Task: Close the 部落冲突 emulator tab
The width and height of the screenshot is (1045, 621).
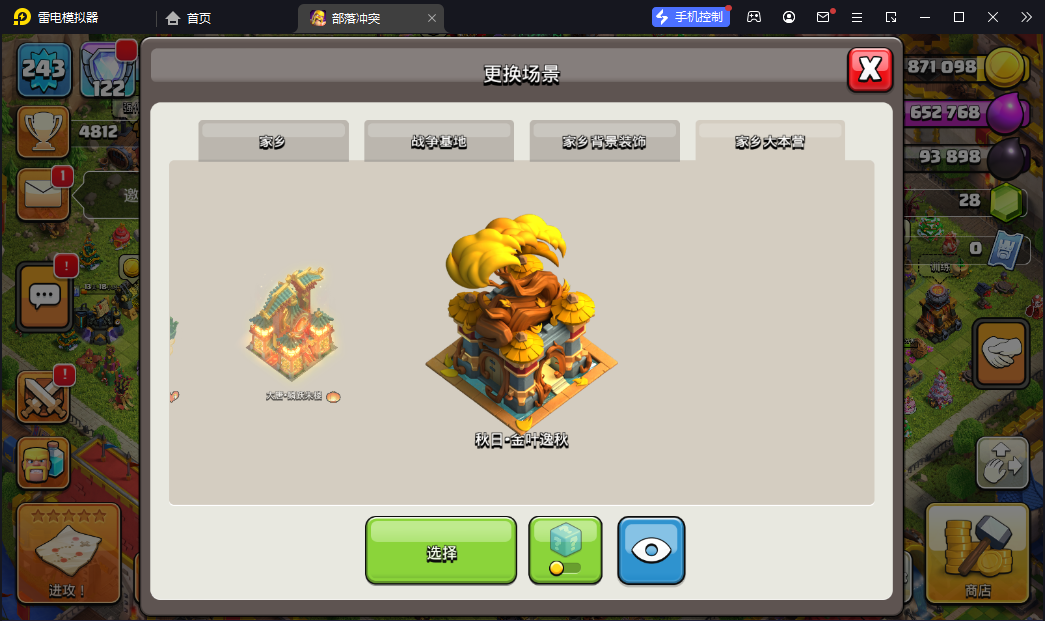Action: (432, 18)
